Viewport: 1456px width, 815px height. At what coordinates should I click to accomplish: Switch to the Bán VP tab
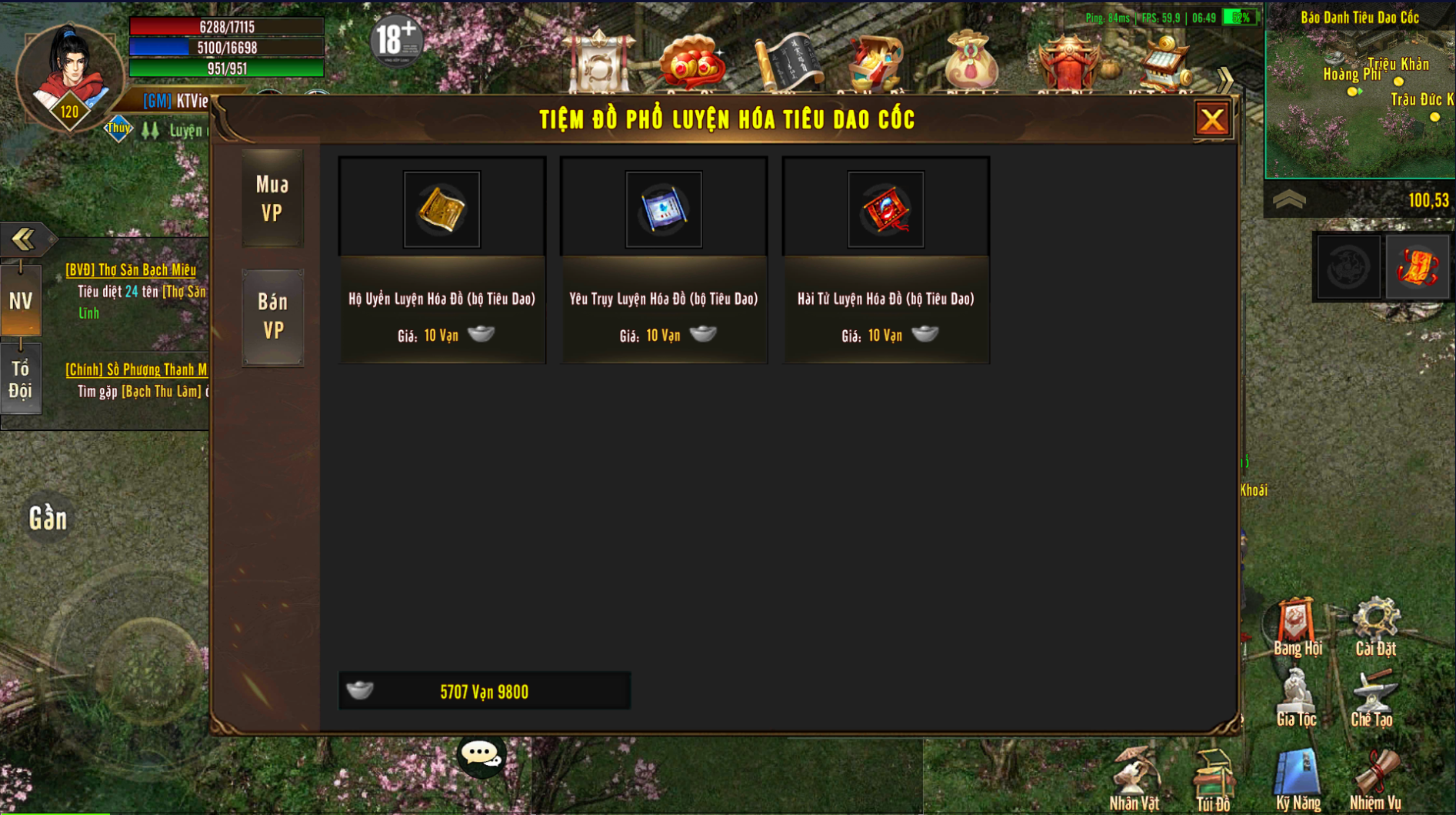[x=272, y=316]
